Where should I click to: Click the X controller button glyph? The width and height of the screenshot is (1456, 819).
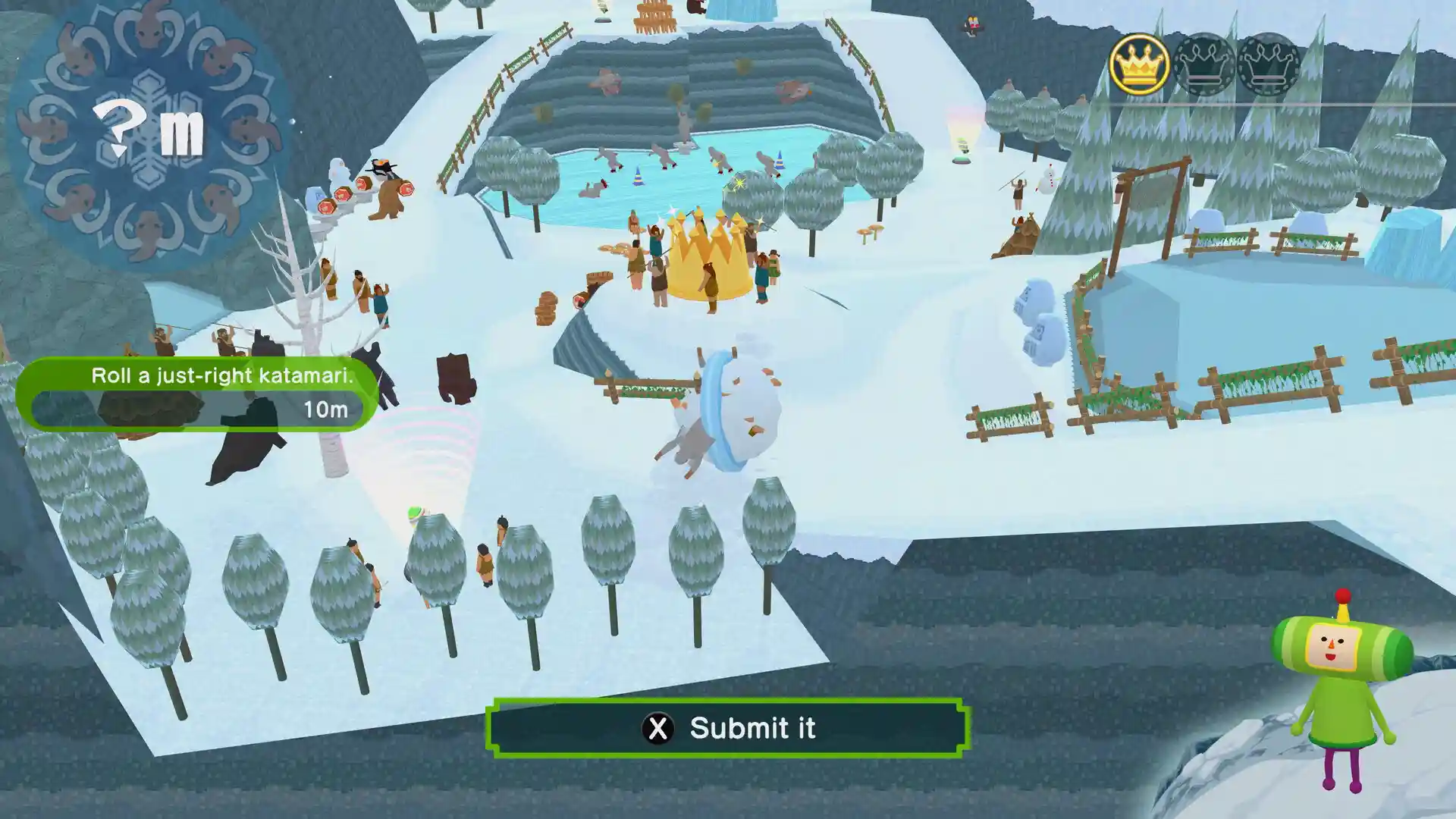point(659,728)
